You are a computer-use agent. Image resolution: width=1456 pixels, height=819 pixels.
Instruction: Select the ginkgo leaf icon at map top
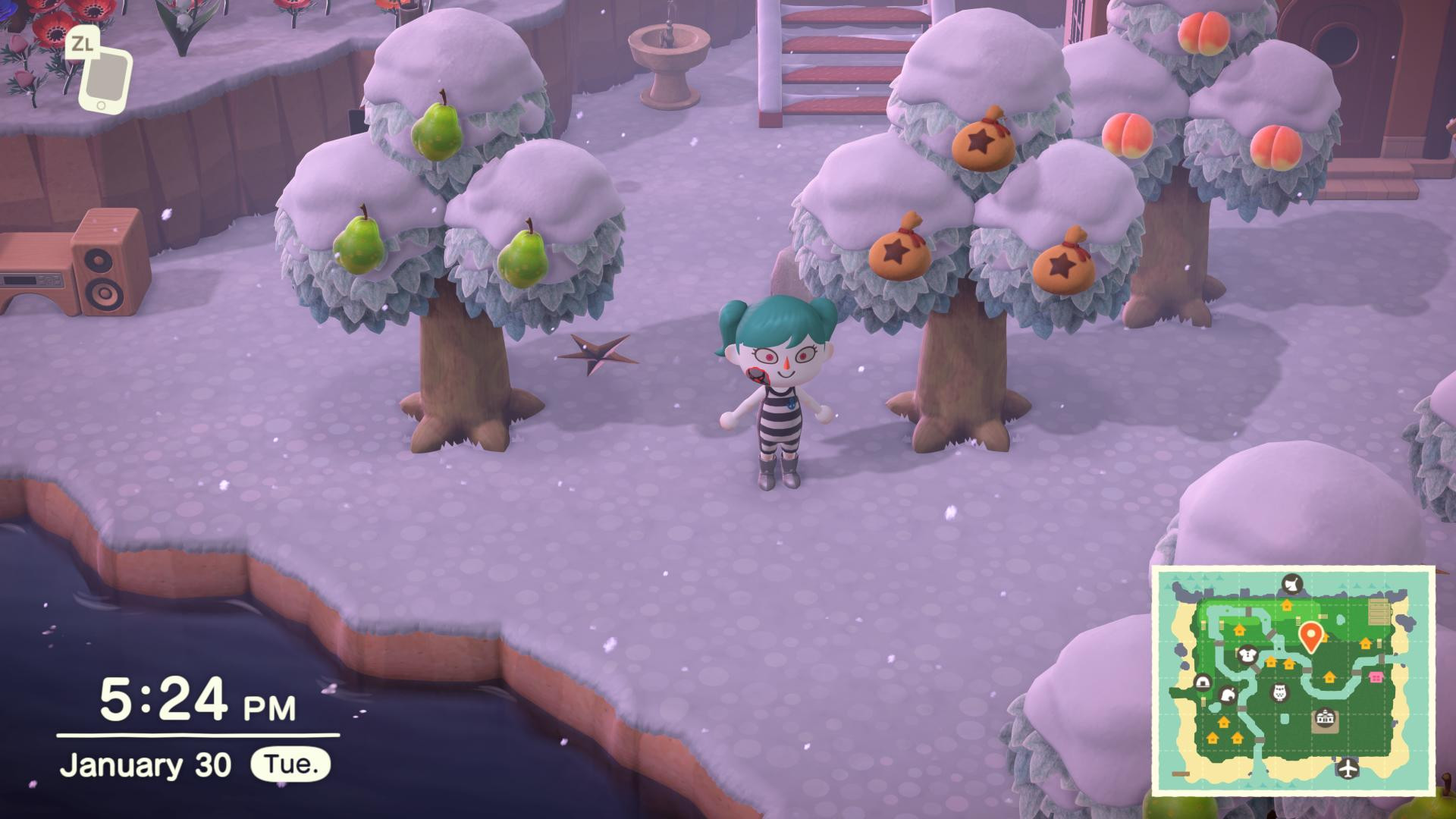pyautogui.click(x=1291, y=584)
